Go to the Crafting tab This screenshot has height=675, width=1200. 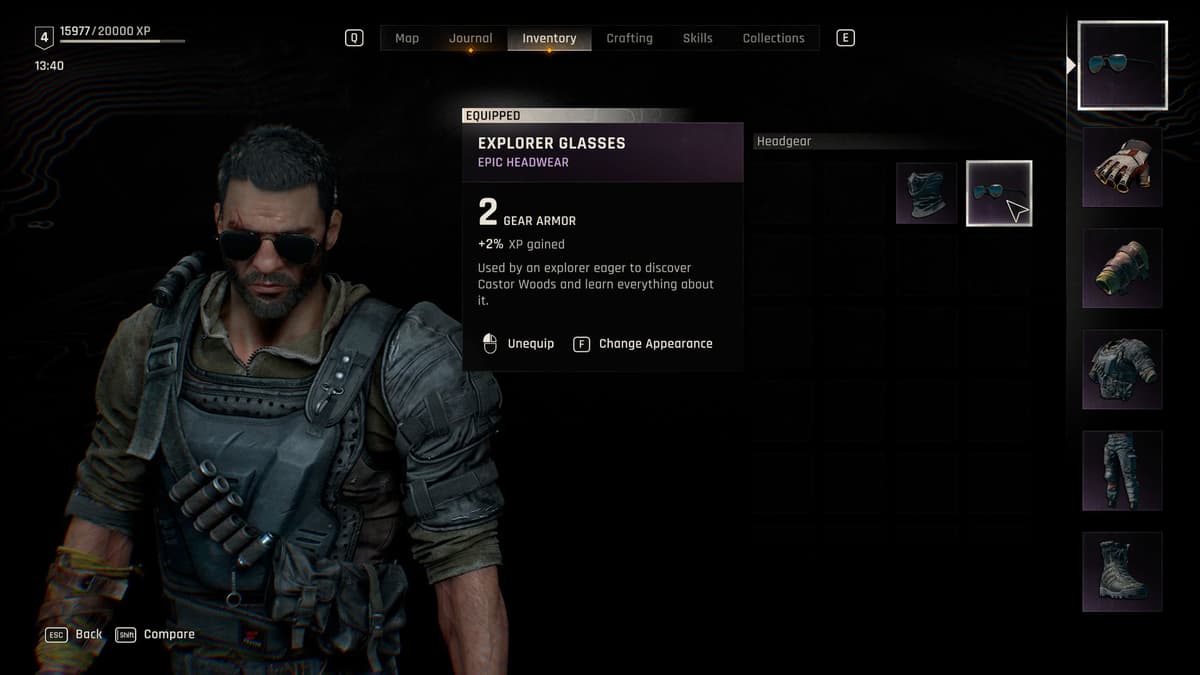629,38
